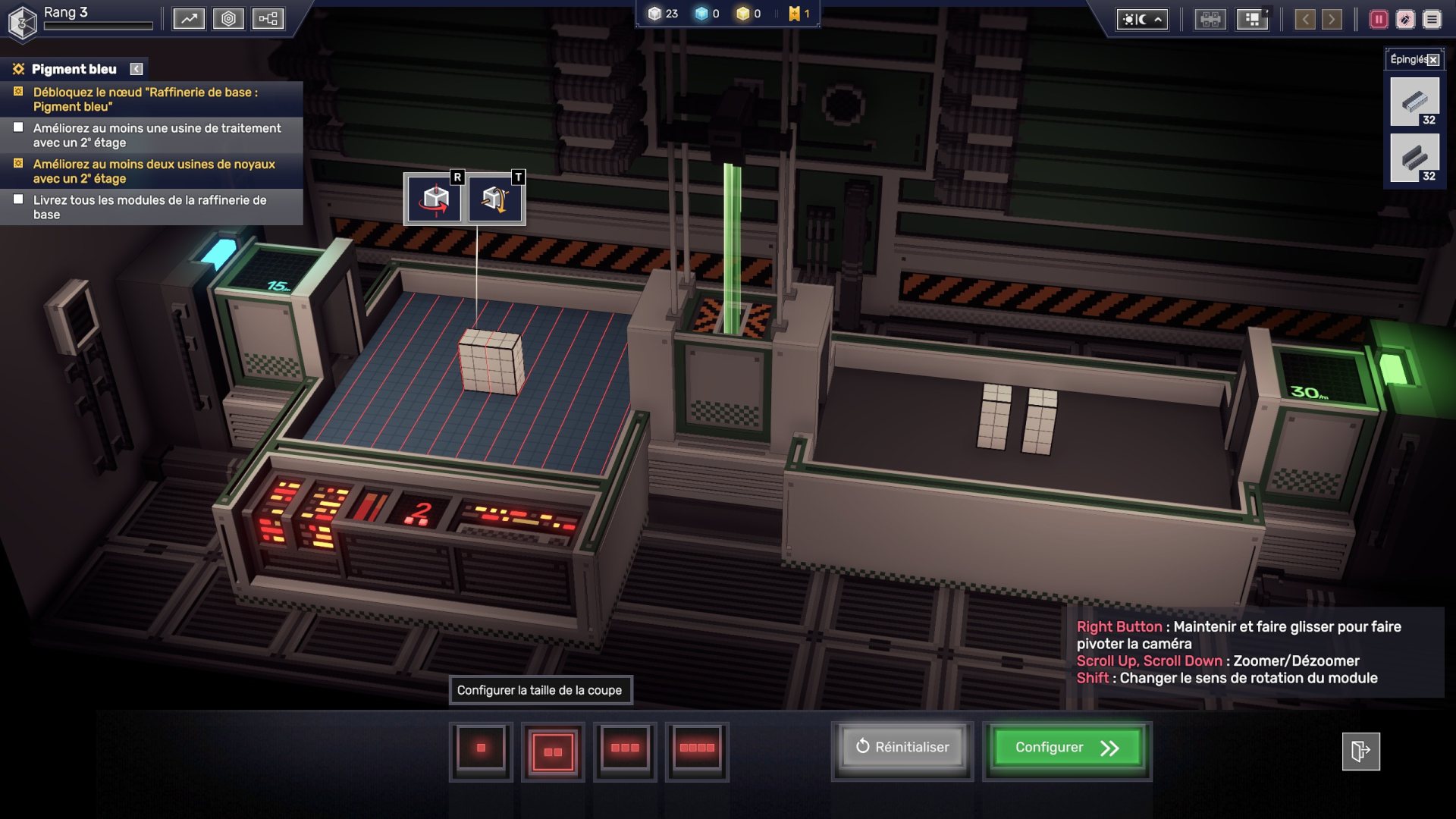Tilt the module with the yellow-arrow icon

[x=495, y=199]
